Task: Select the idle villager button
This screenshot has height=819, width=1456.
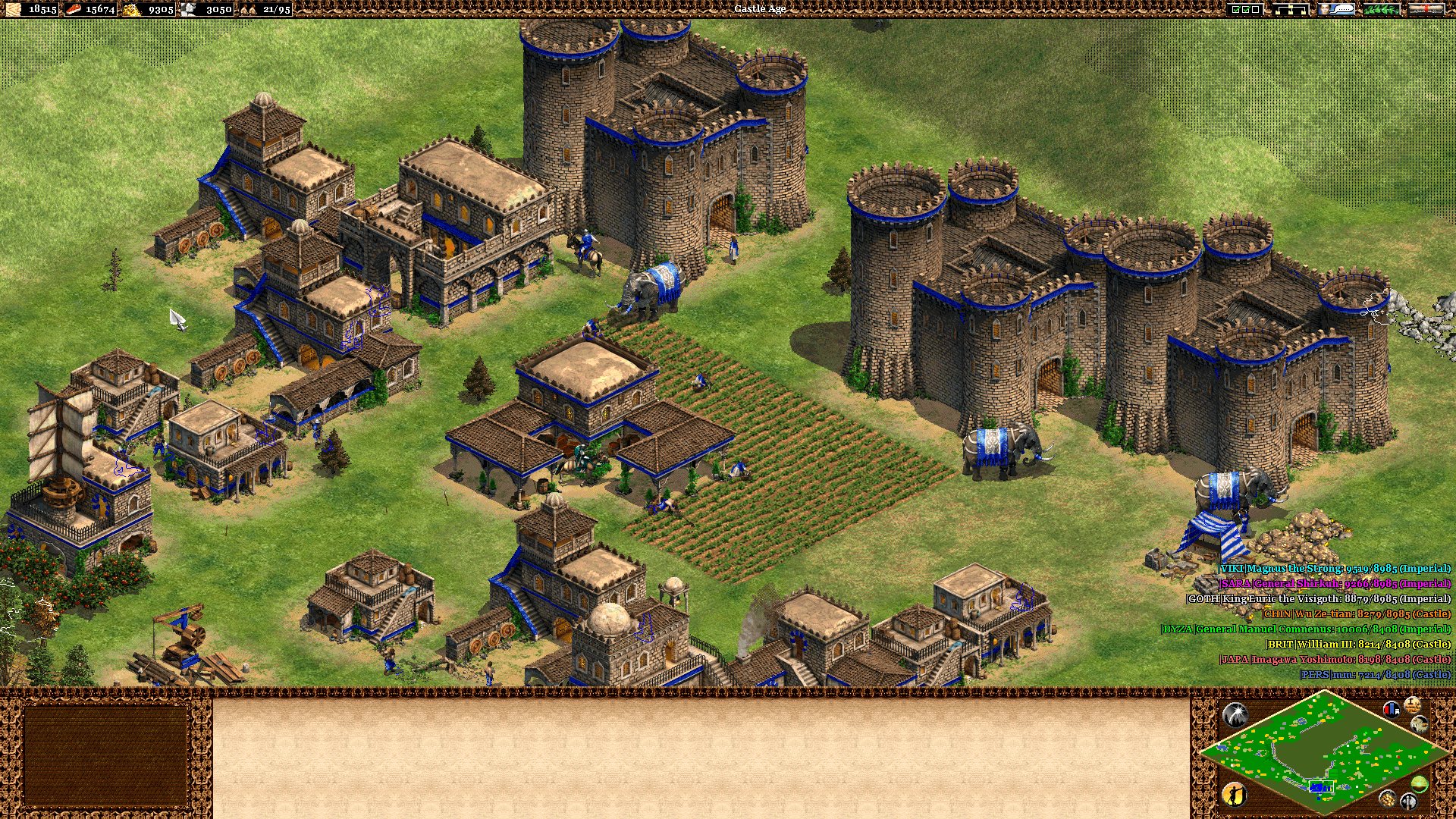Action: (x=1235, y=794)
